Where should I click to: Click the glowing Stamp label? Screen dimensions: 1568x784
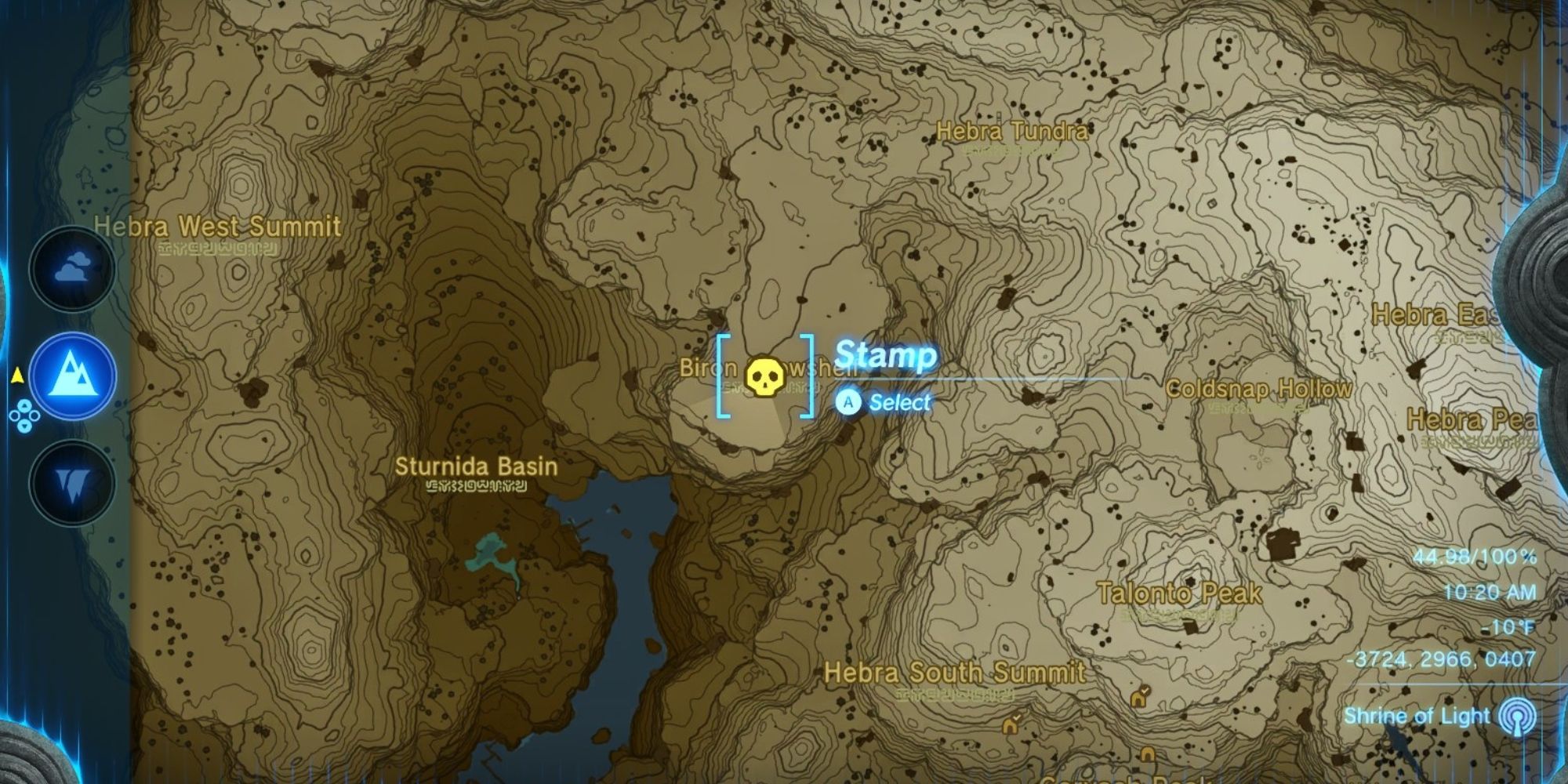(885, 355)
